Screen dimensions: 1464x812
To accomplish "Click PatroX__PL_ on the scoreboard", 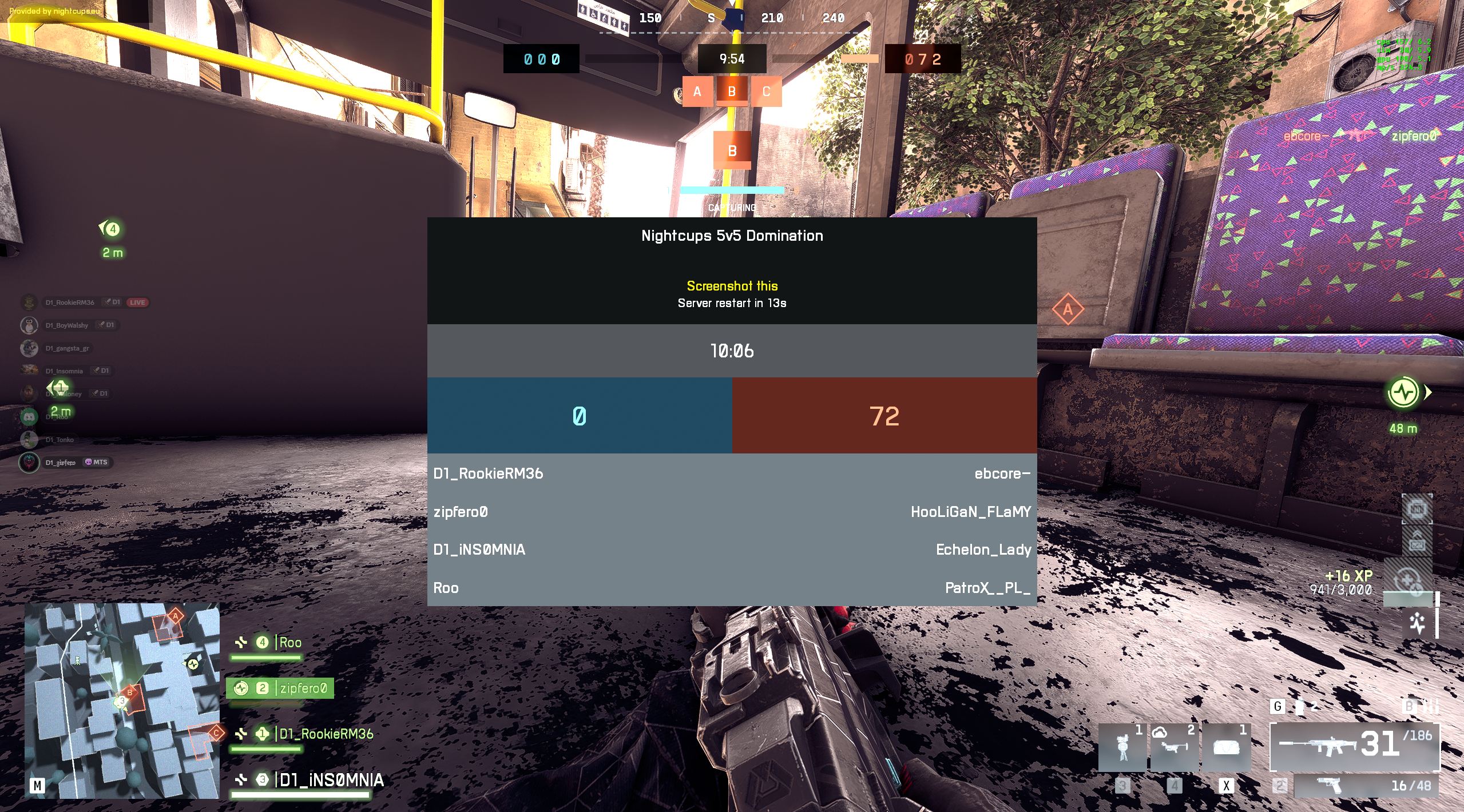I will [x=987, y=588].
